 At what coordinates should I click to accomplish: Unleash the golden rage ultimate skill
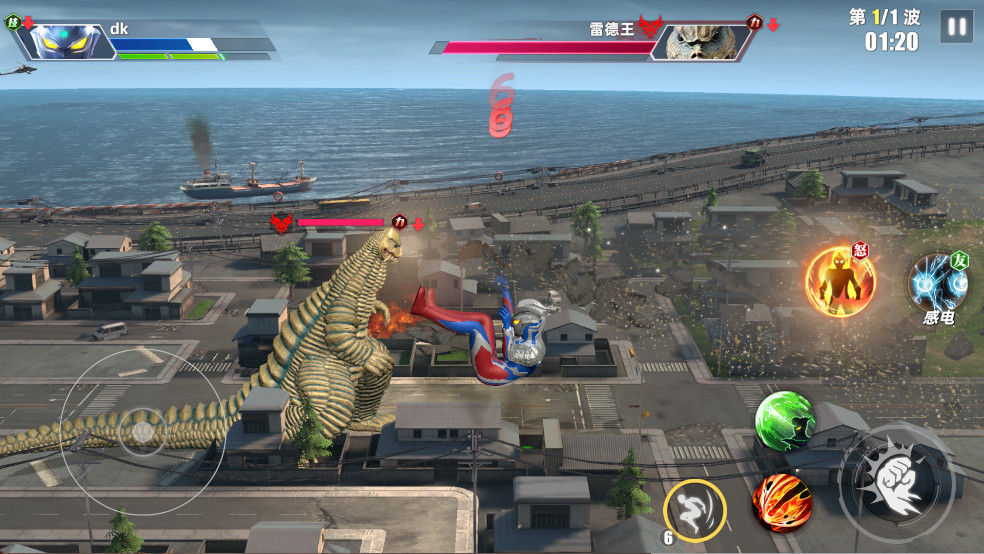pyautogui.click(x=840, y=282)
